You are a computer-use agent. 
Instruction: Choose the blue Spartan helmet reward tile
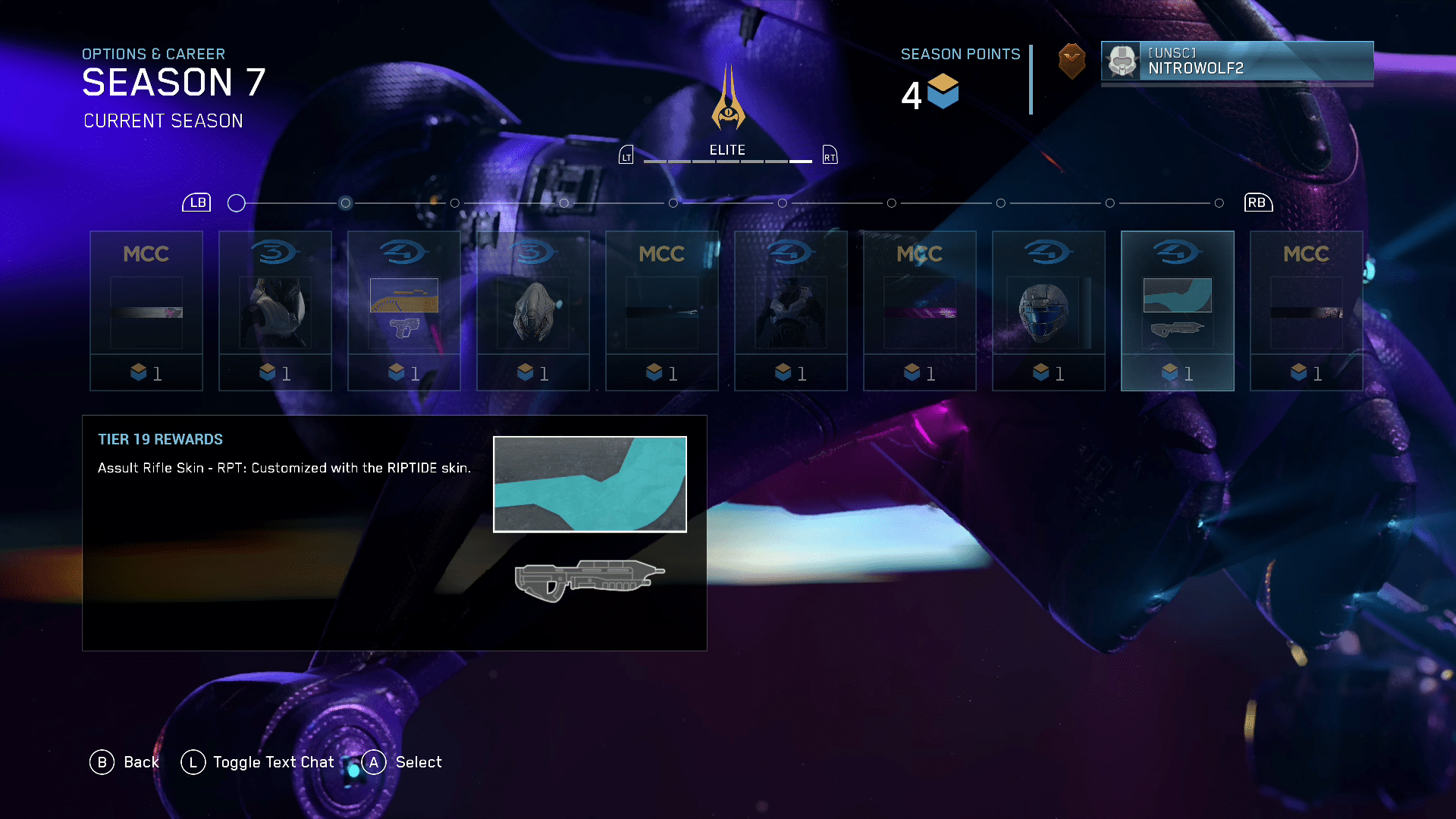click(x=1048, y=311)
